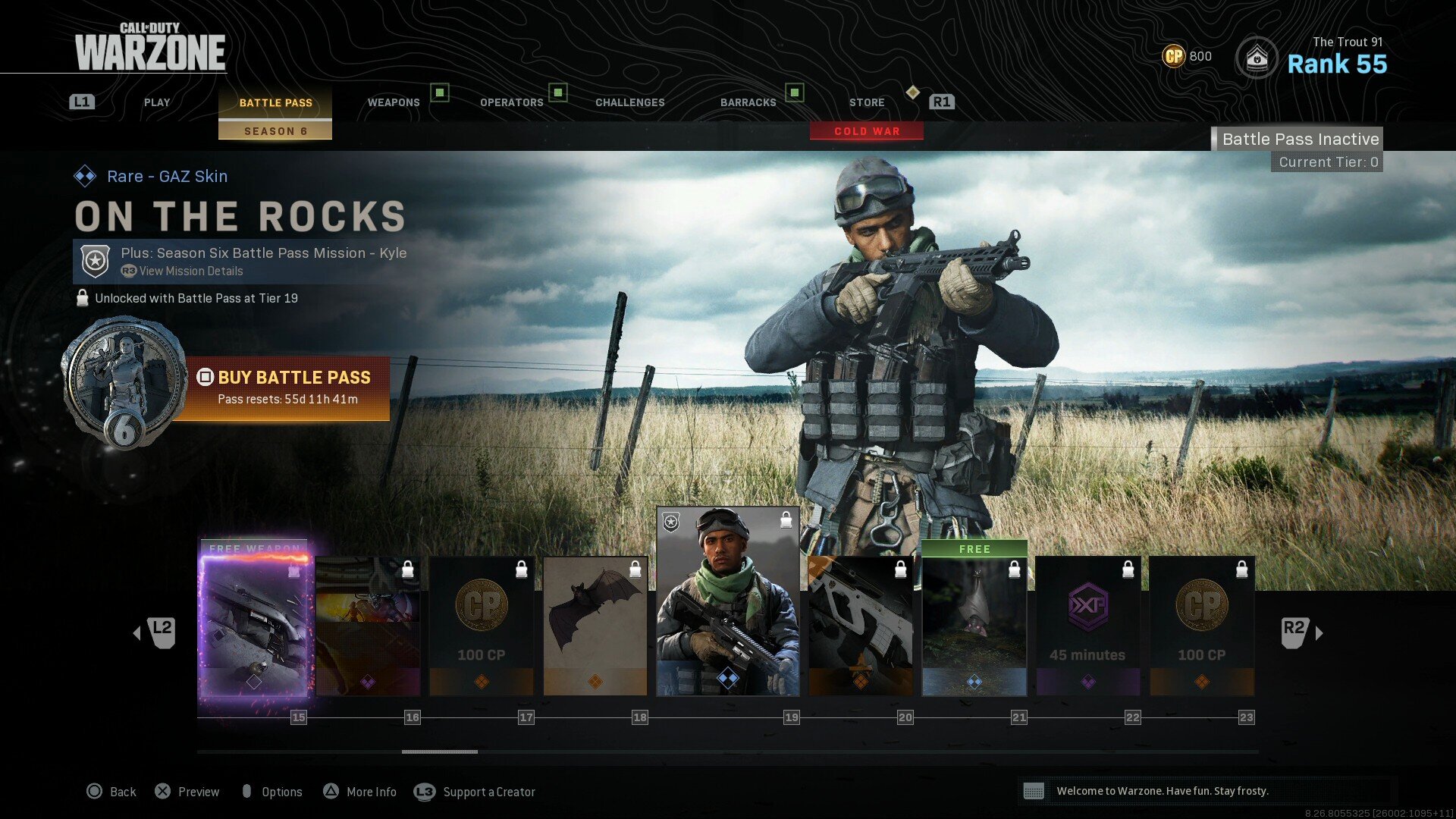The height and width of the screenshot is (819, 1456).
Task: Open the CP balance of 800
Action: [x=1188, y=56]
